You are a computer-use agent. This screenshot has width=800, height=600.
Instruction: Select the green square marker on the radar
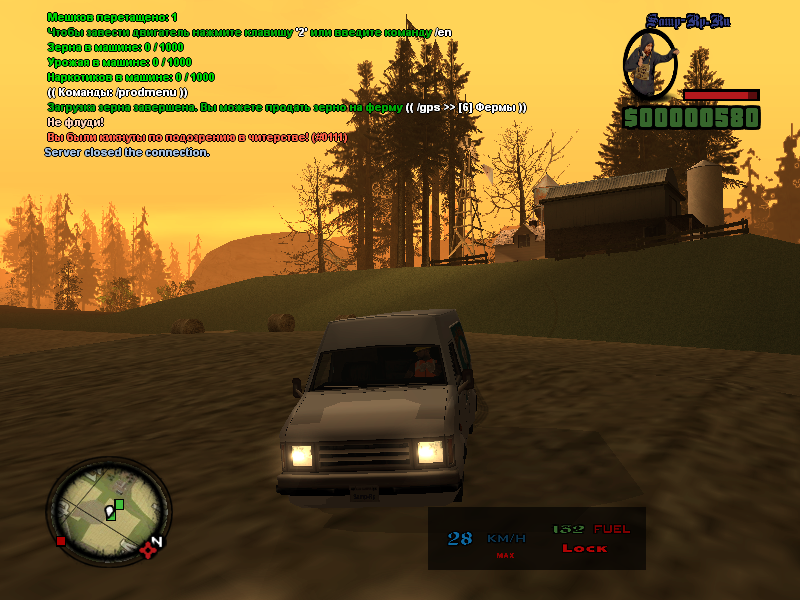pos(119,504)
